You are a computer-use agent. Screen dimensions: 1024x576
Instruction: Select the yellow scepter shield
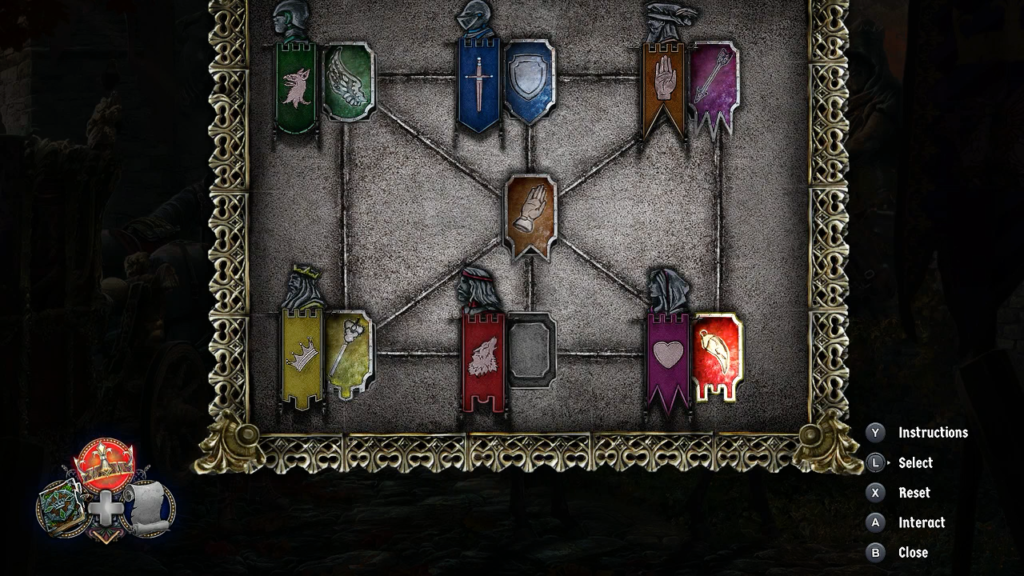coord(350,354)
